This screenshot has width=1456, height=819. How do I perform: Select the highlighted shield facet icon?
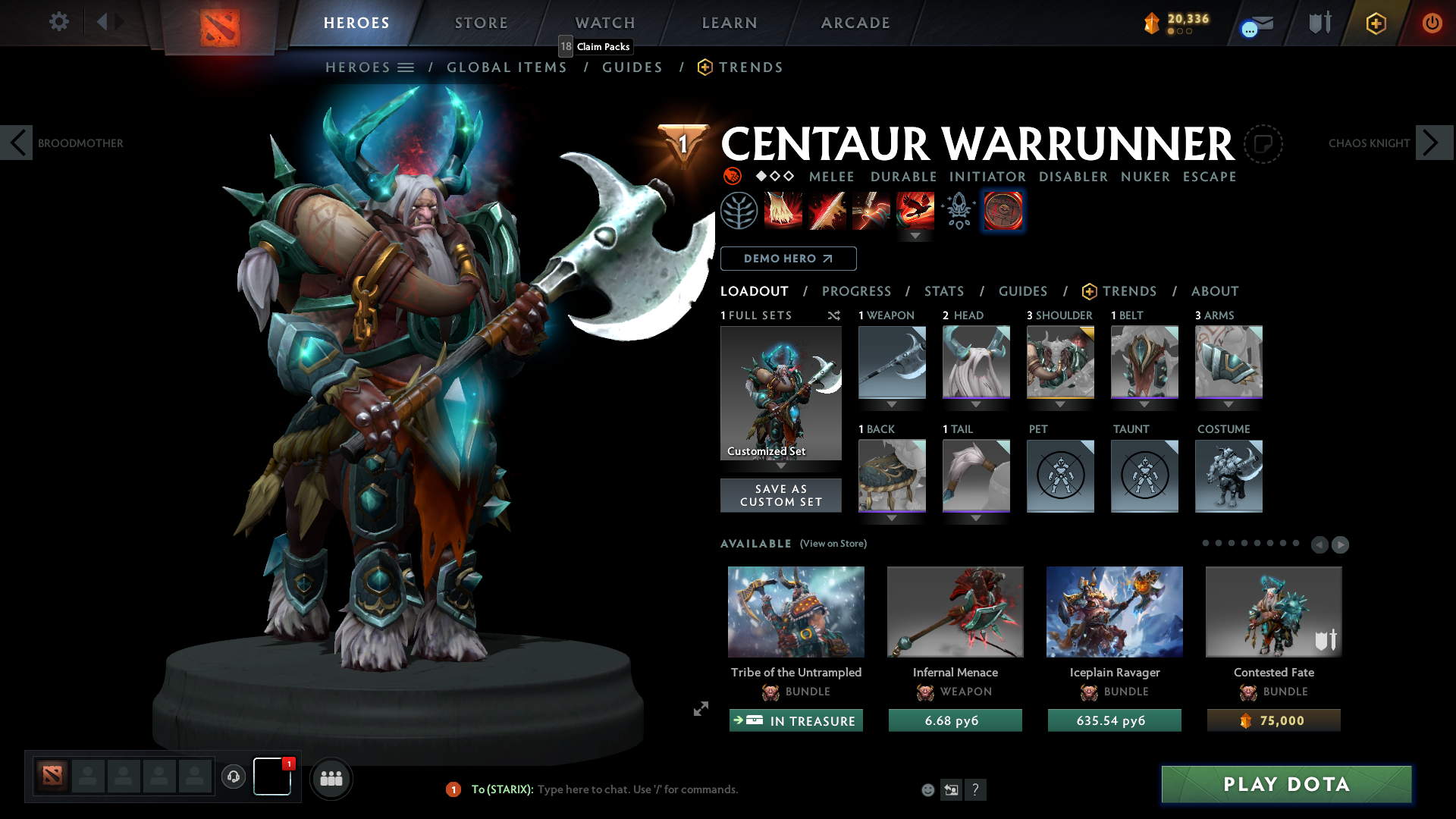click(x=1003, y=211)
